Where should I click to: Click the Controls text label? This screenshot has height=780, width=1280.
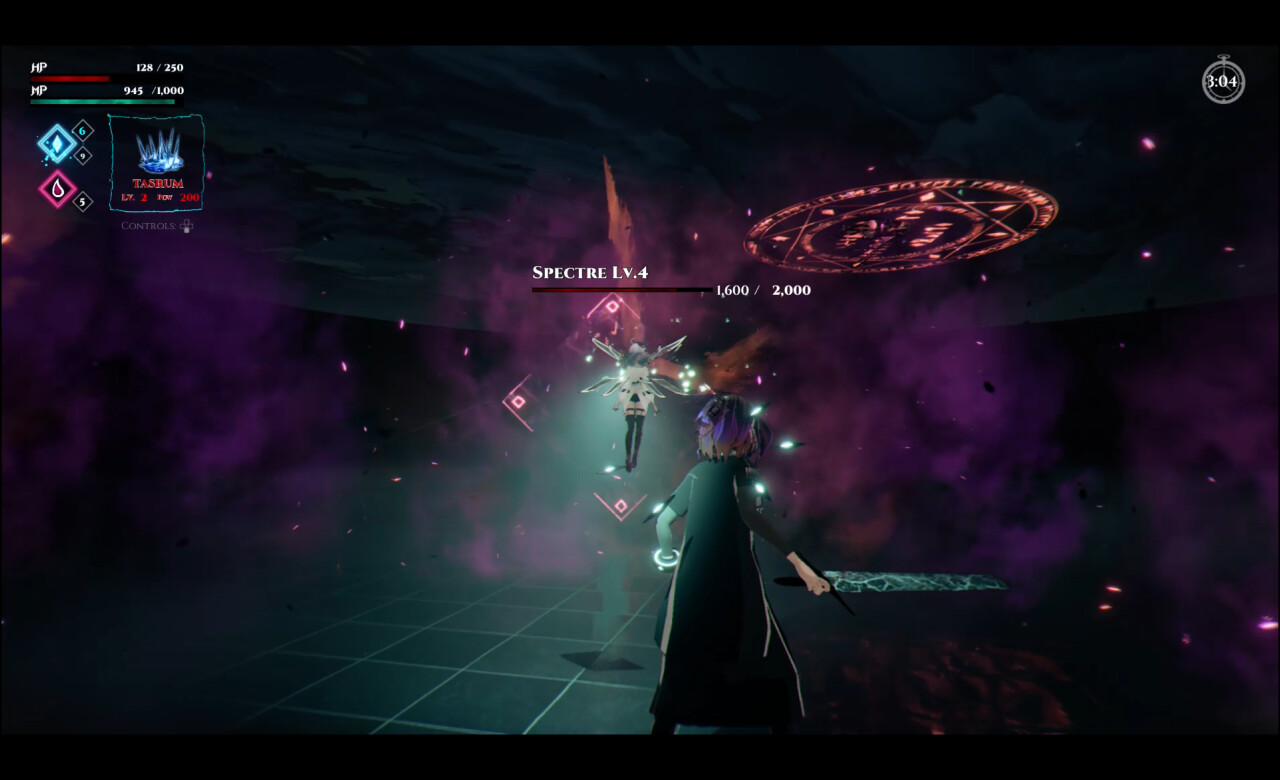click(148, 226)
